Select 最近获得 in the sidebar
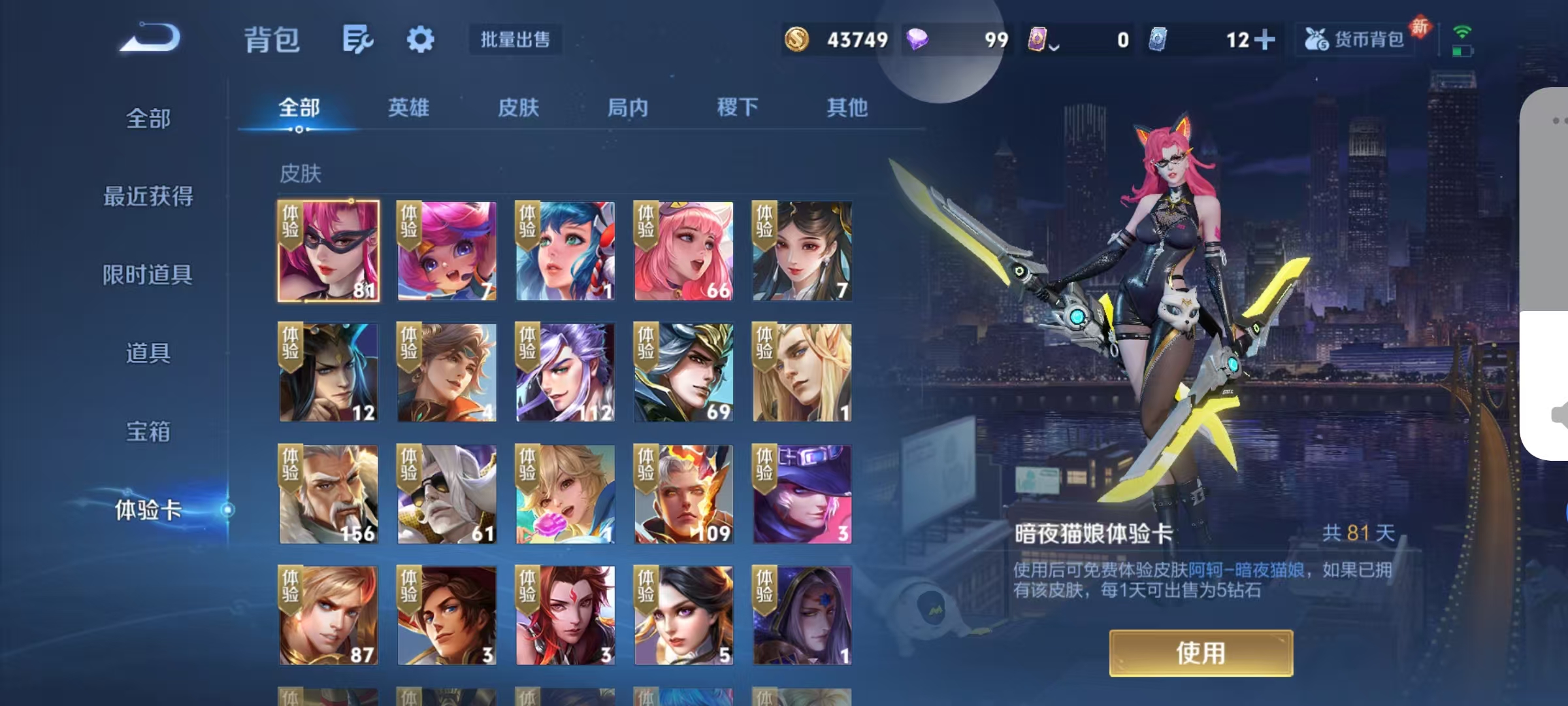 [149, 196]
